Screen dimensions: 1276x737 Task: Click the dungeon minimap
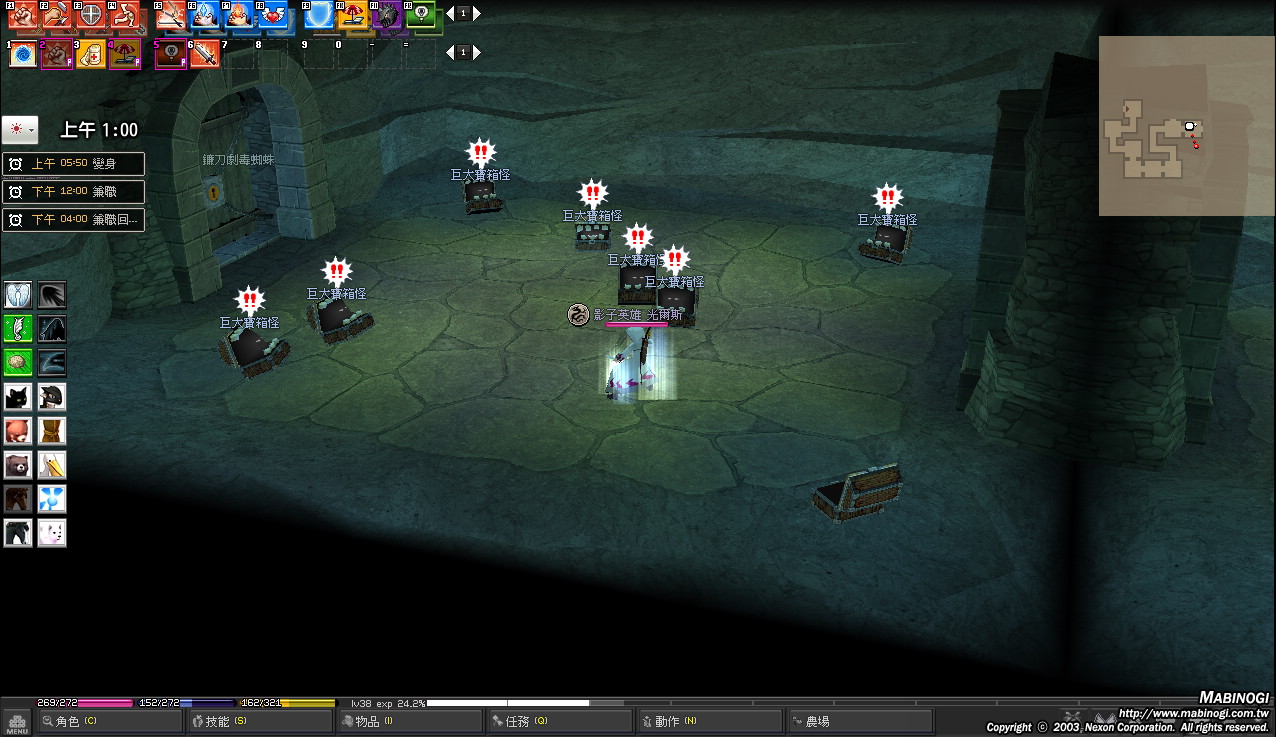click(x=1173, y=126)
